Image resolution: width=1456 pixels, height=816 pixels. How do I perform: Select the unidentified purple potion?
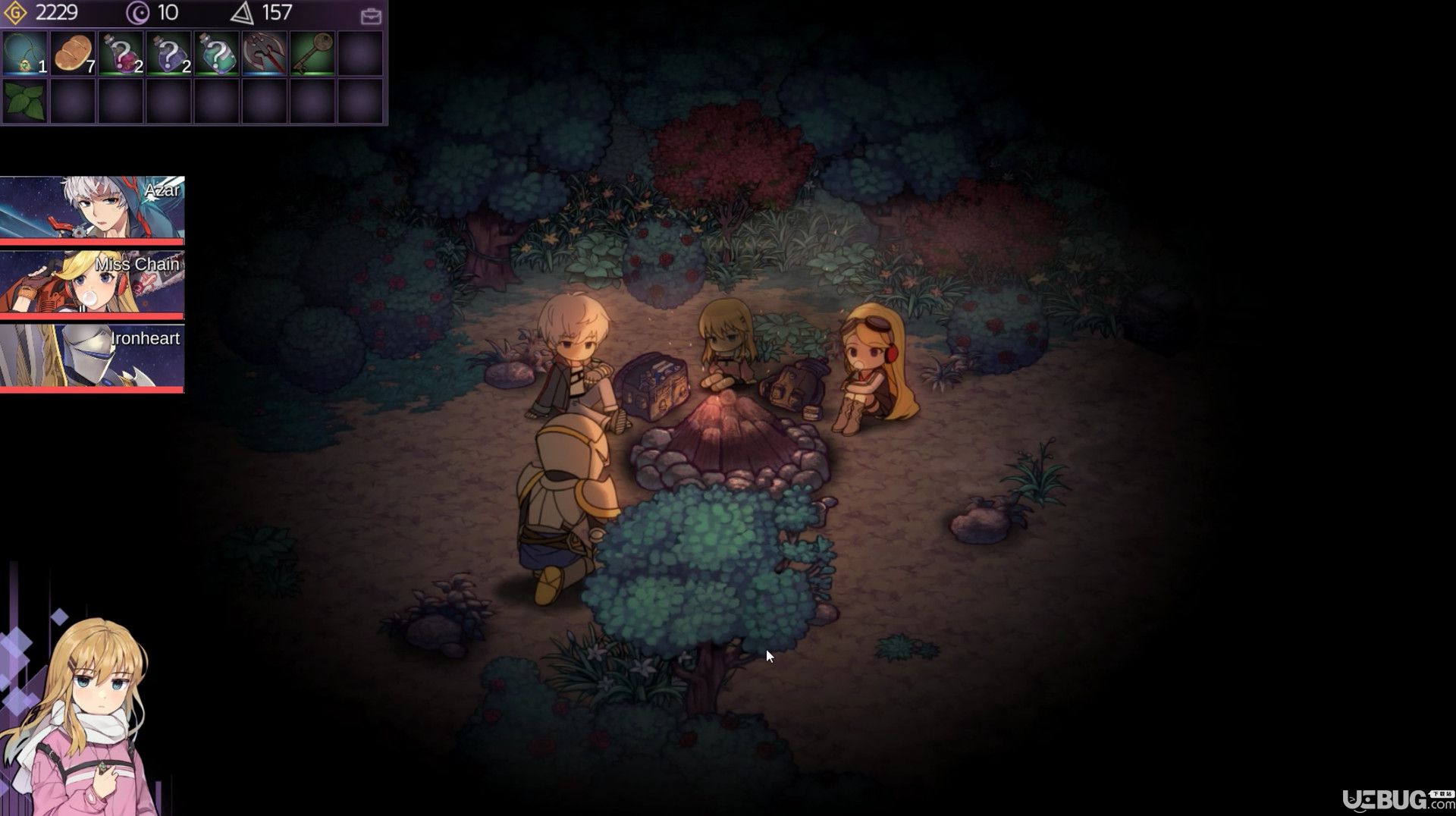pos(169,53)
